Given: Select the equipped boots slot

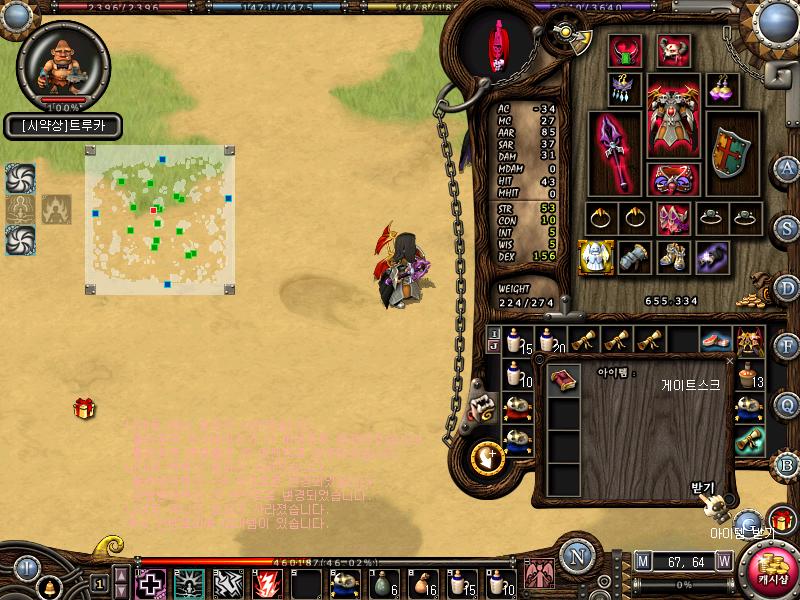Looking at the screenshot, I should [x=672, y=257].
